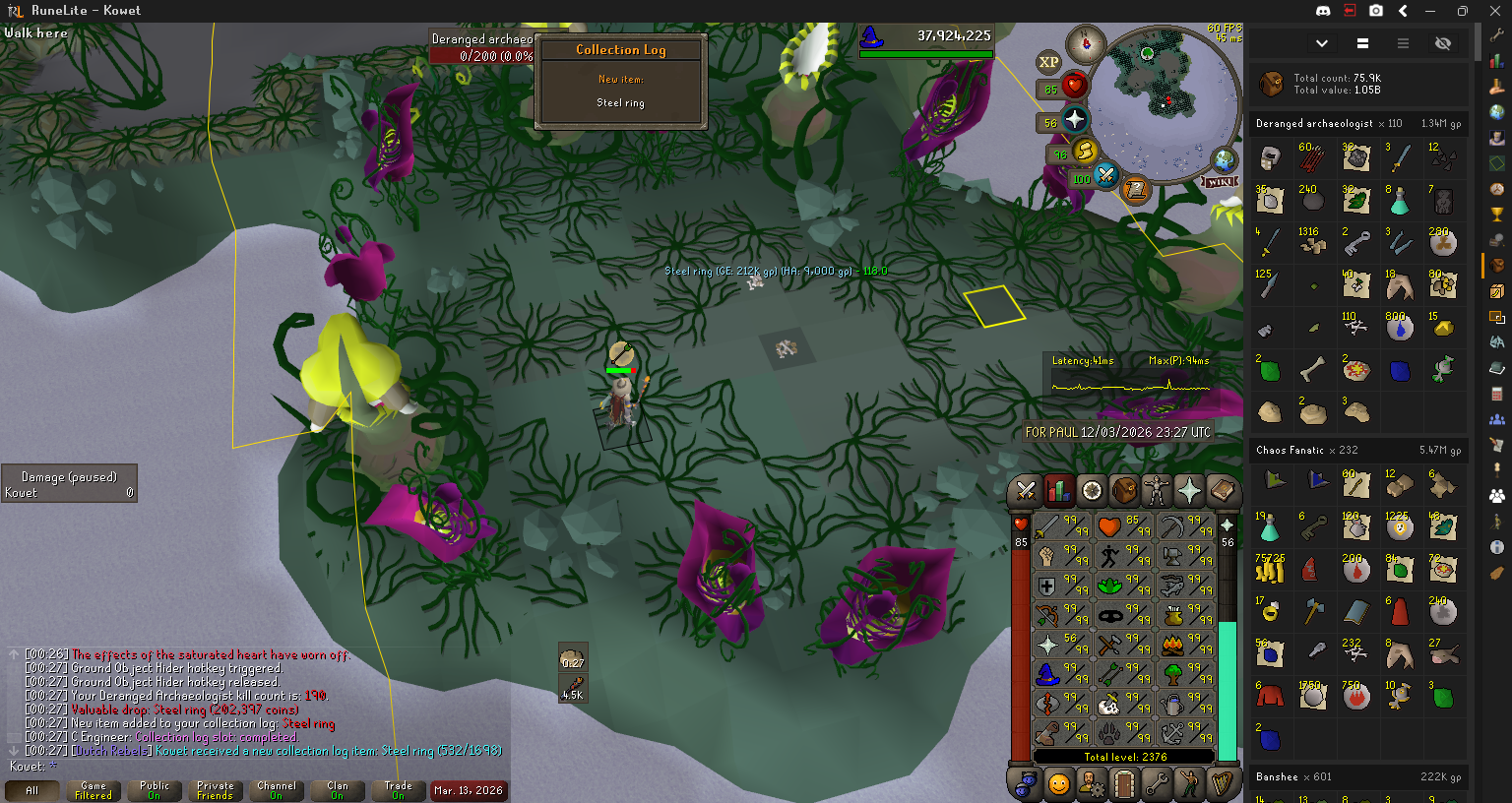Viewport: 1512px width, 803px height.
Task: Open the Music player tab
Action: click(x=1222, y=784)
